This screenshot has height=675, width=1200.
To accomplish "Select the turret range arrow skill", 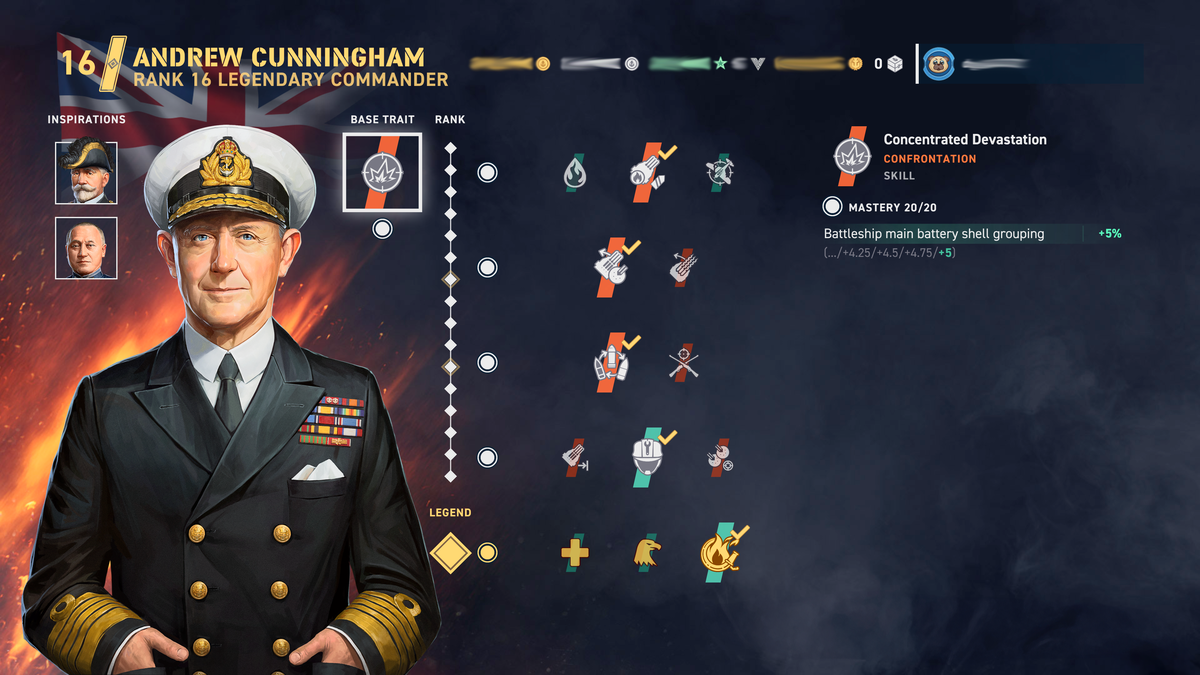I will point(574,457).
